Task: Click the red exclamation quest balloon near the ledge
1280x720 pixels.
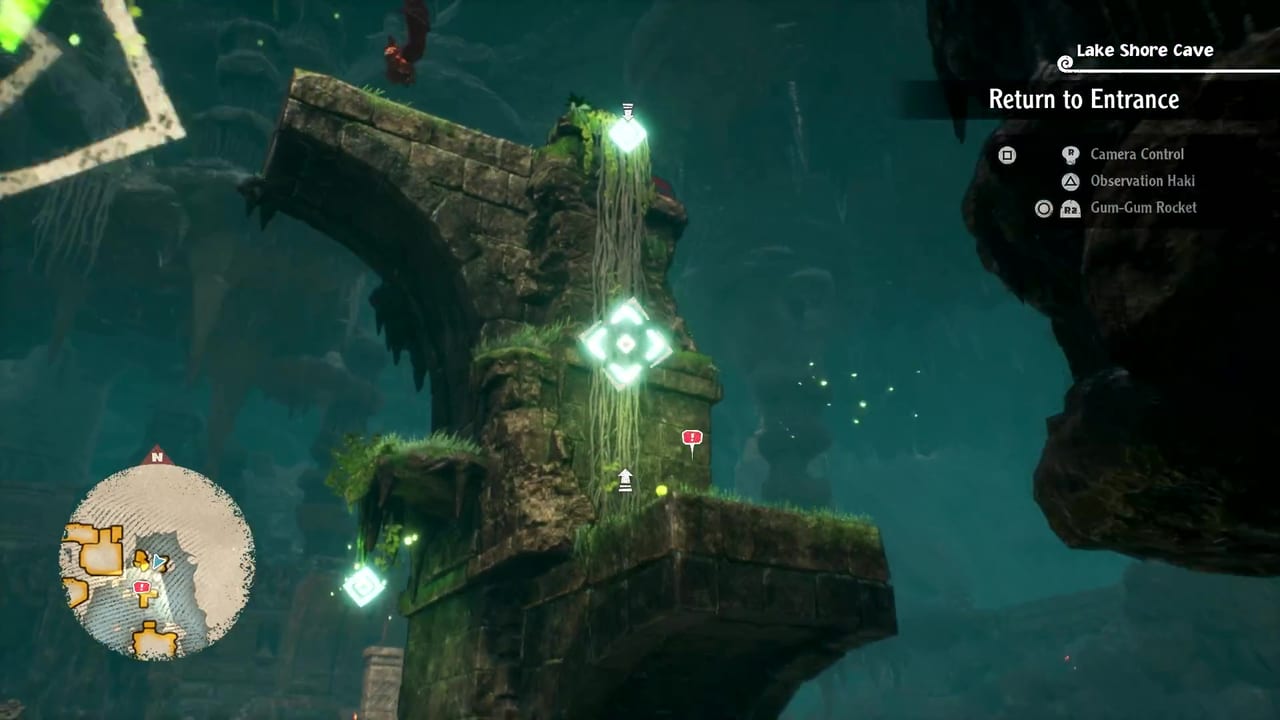Action: 691,438
